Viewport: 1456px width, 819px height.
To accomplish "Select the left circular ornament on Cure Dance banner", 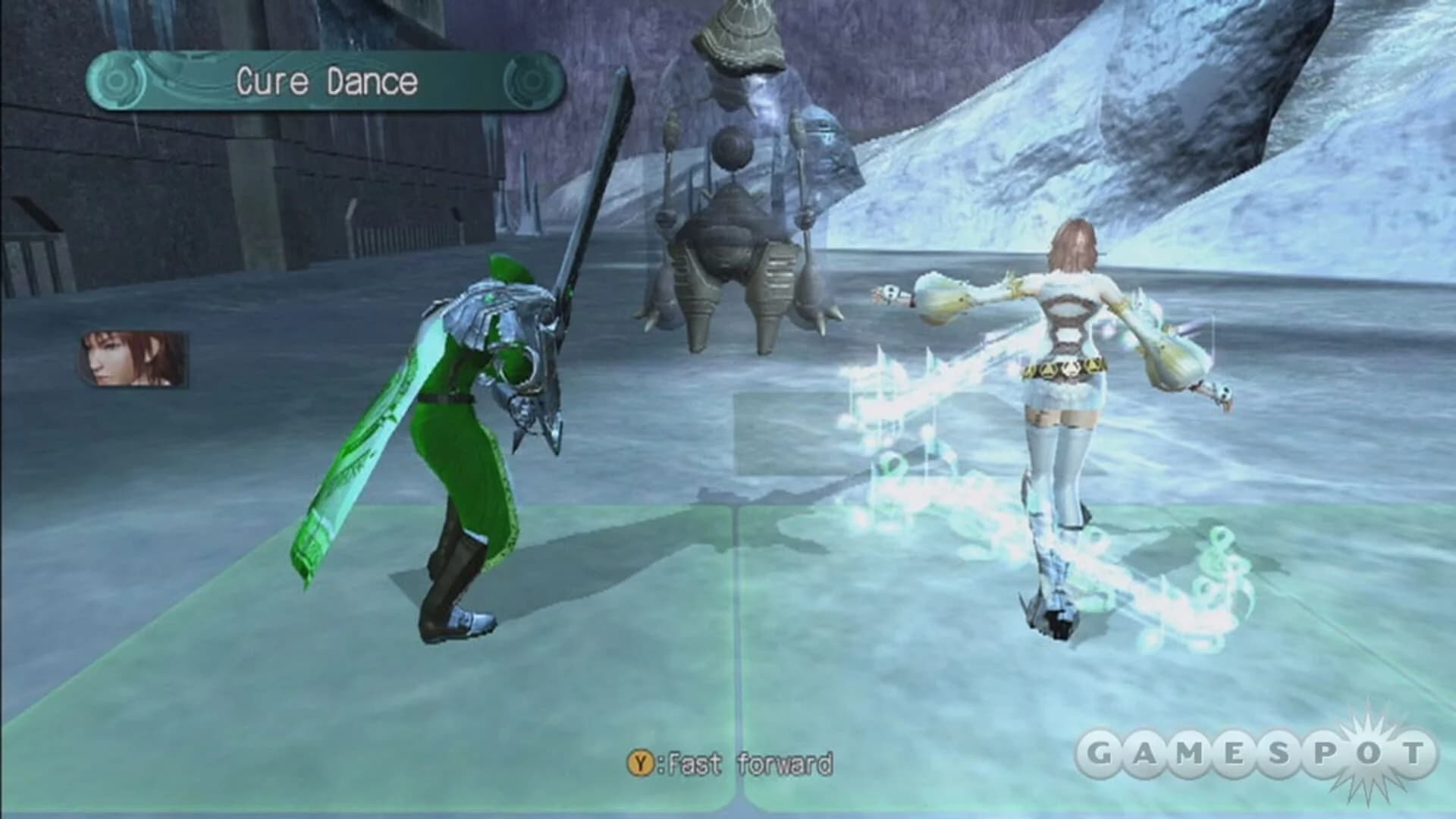I will 118,79.
